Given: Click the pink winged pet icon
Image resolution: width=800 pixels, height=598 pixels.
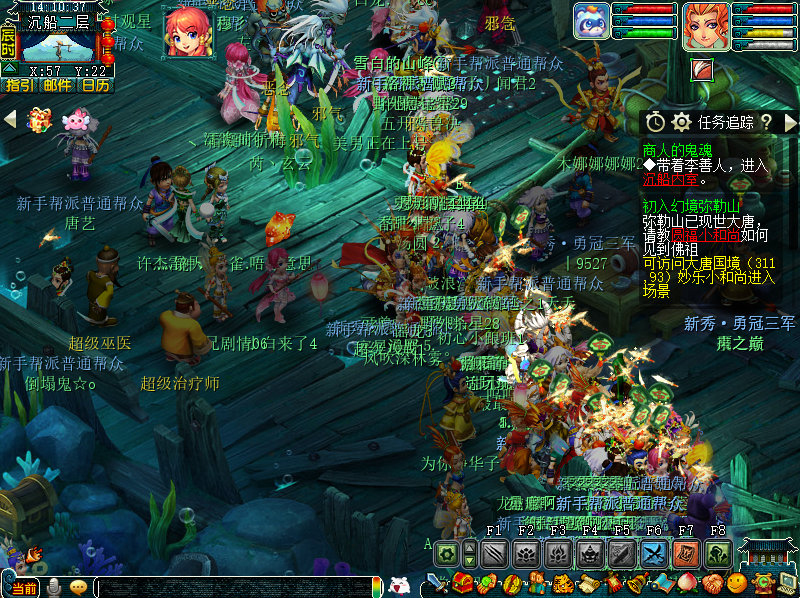Looking at the screenshot, I should pos(75,120).
